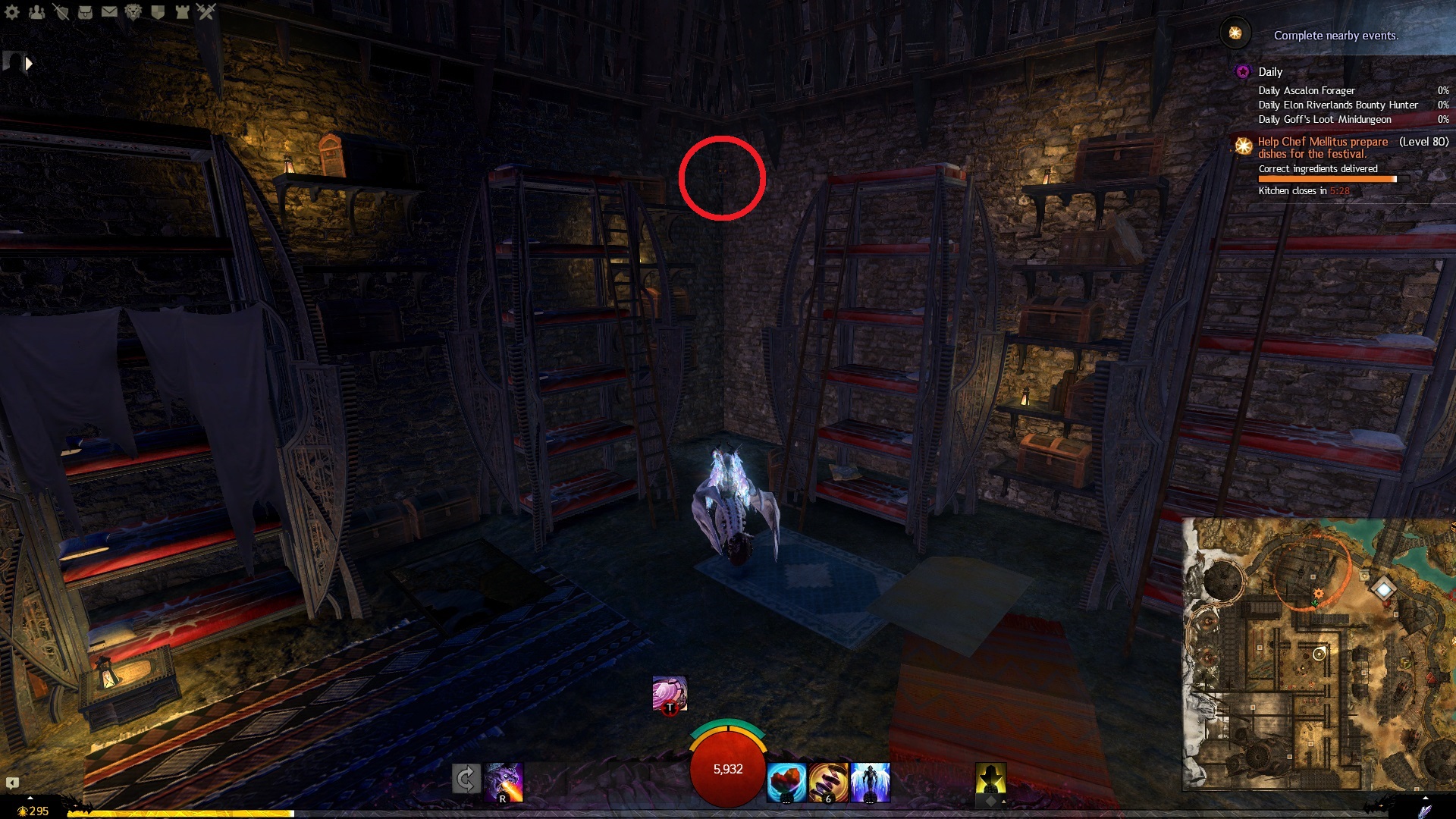Viewport: 1456px width, 819px height.
Task: Expand the party portrait arrow
Action: 29,64
